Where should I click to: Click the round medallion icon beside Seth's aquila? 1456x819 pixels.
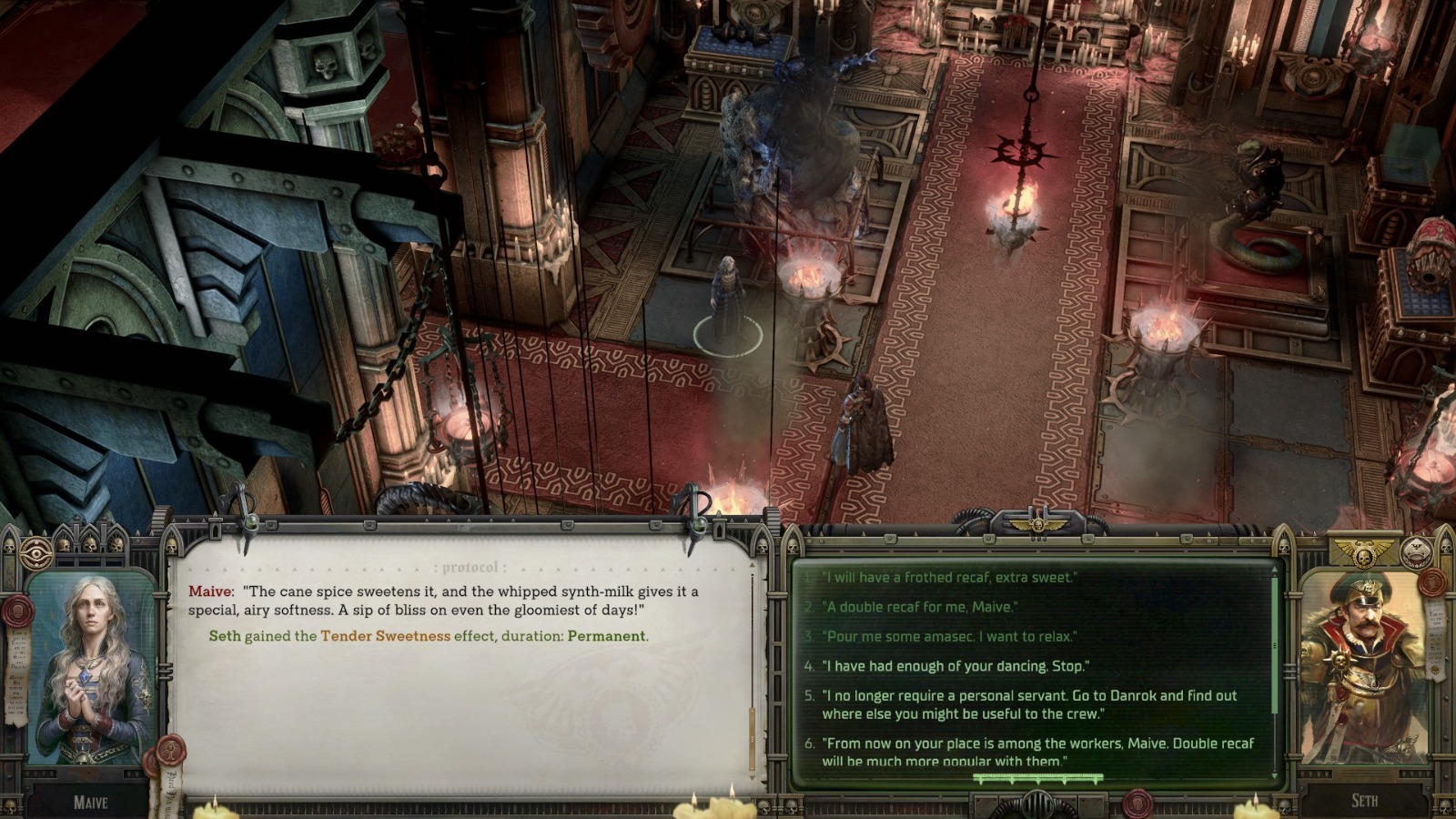[x=1416, y=552]
